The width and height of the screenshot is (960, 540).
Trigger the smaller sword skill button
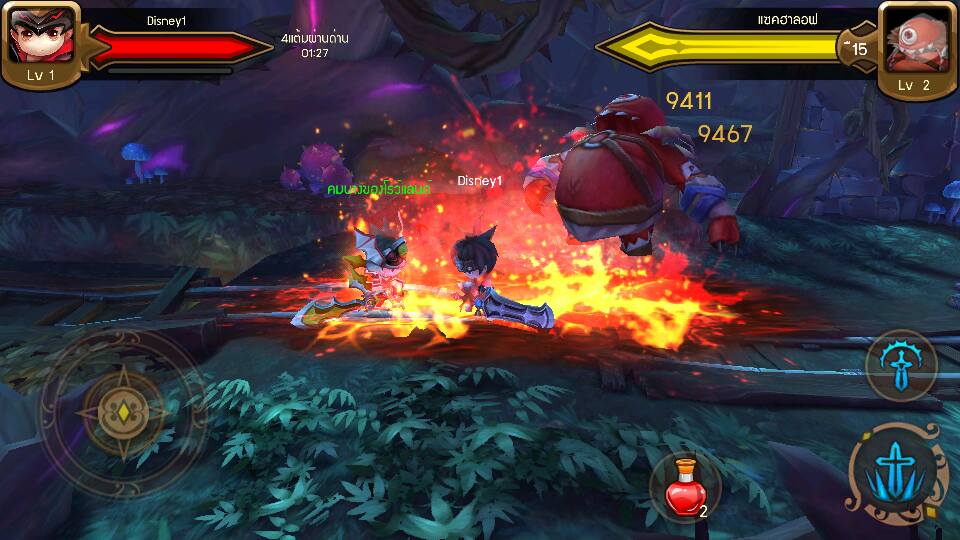pyautogui.click(x=900, y=365)
